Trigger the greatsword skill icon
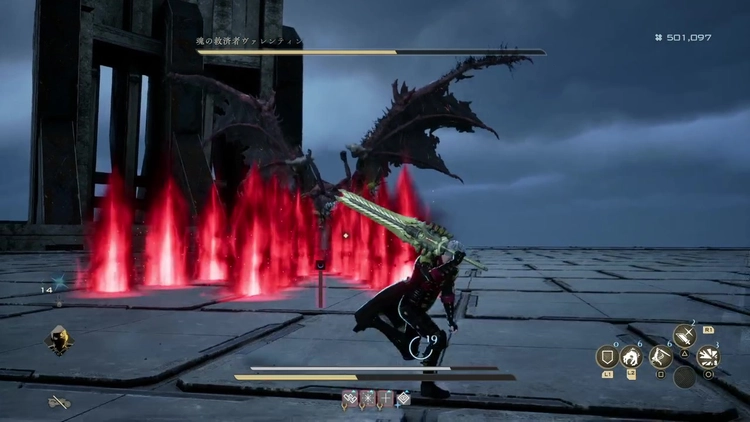The height and width of the screenshot is (422, 750). (684, 336)
